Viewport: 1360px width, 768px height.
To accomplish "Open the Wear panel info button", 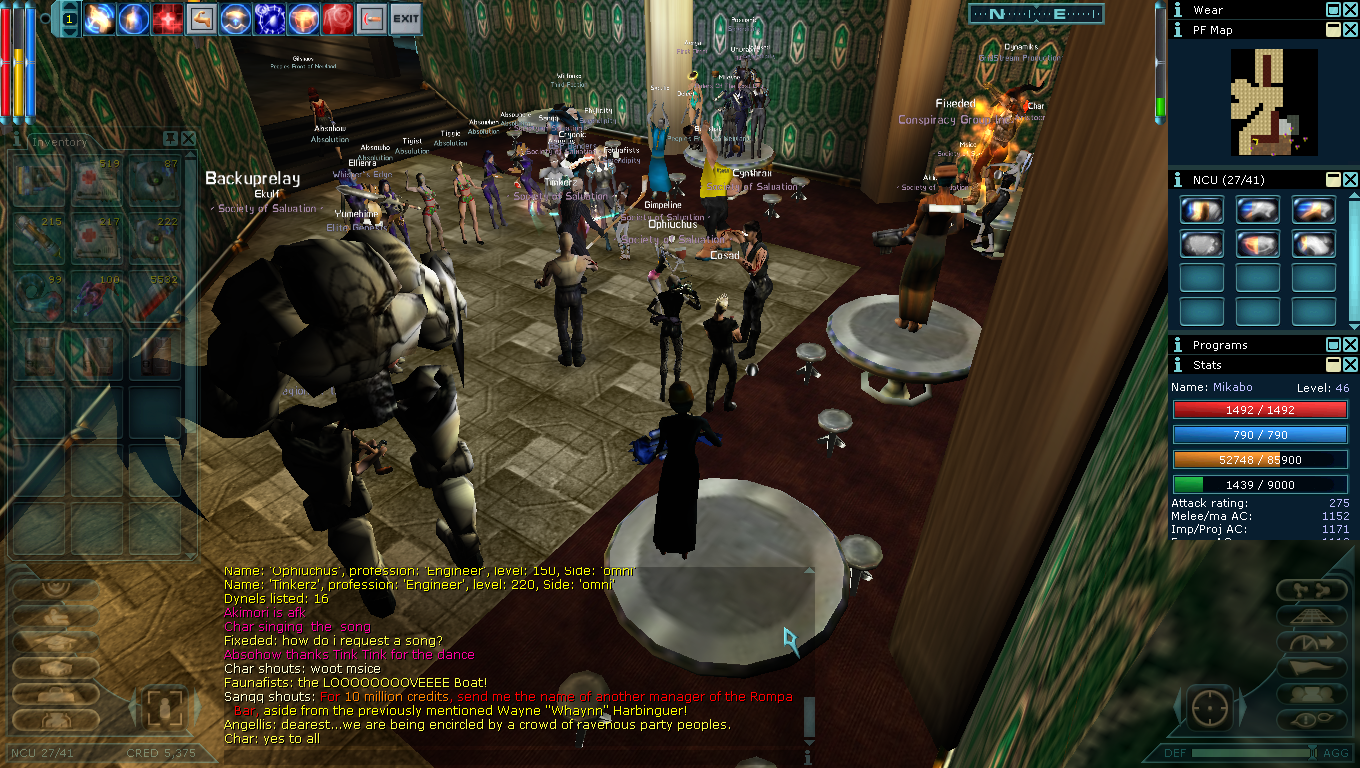I will 1178,10.
